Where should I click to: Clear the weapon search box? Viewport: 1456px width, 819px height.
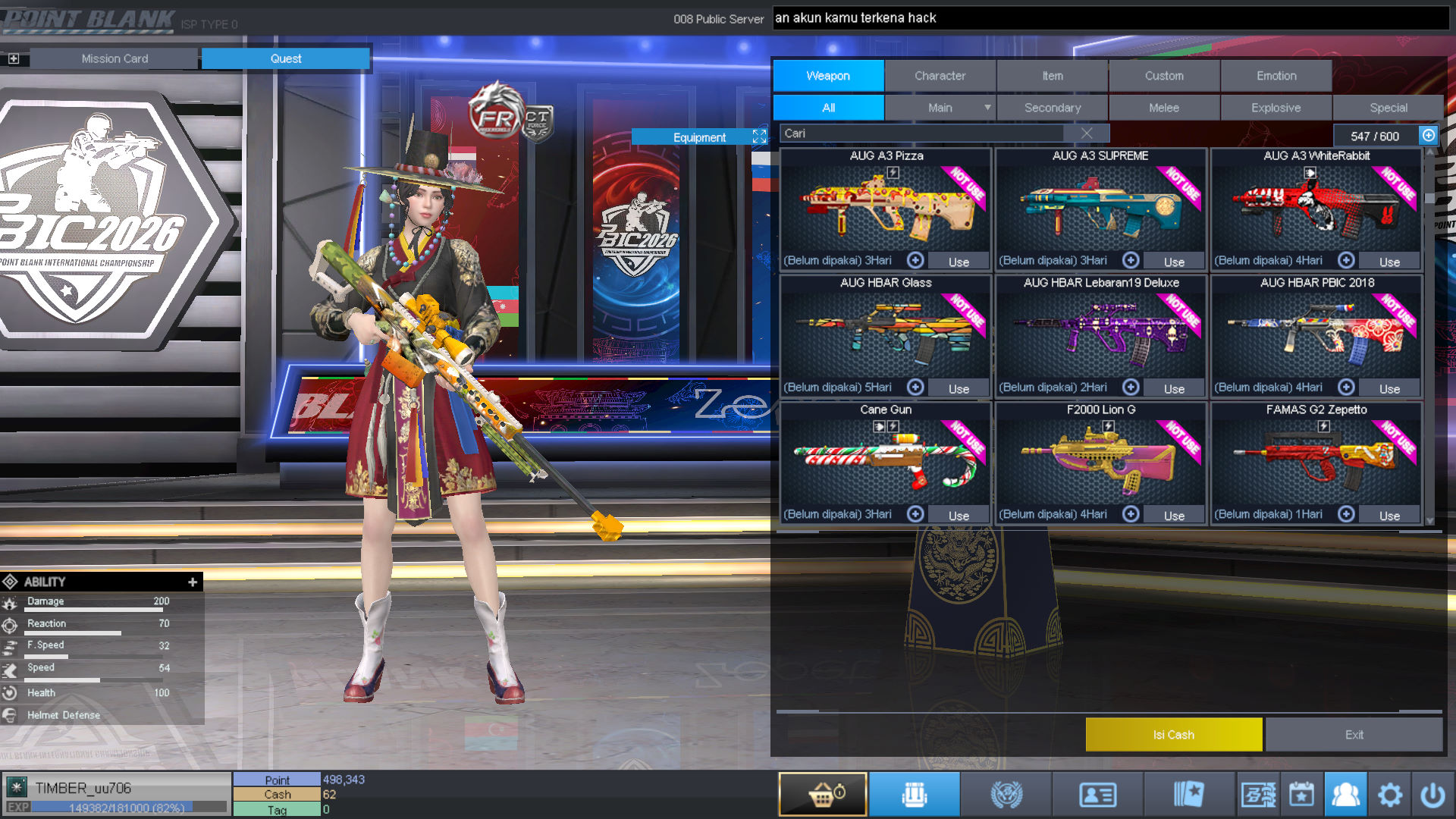coord(1087,133)
